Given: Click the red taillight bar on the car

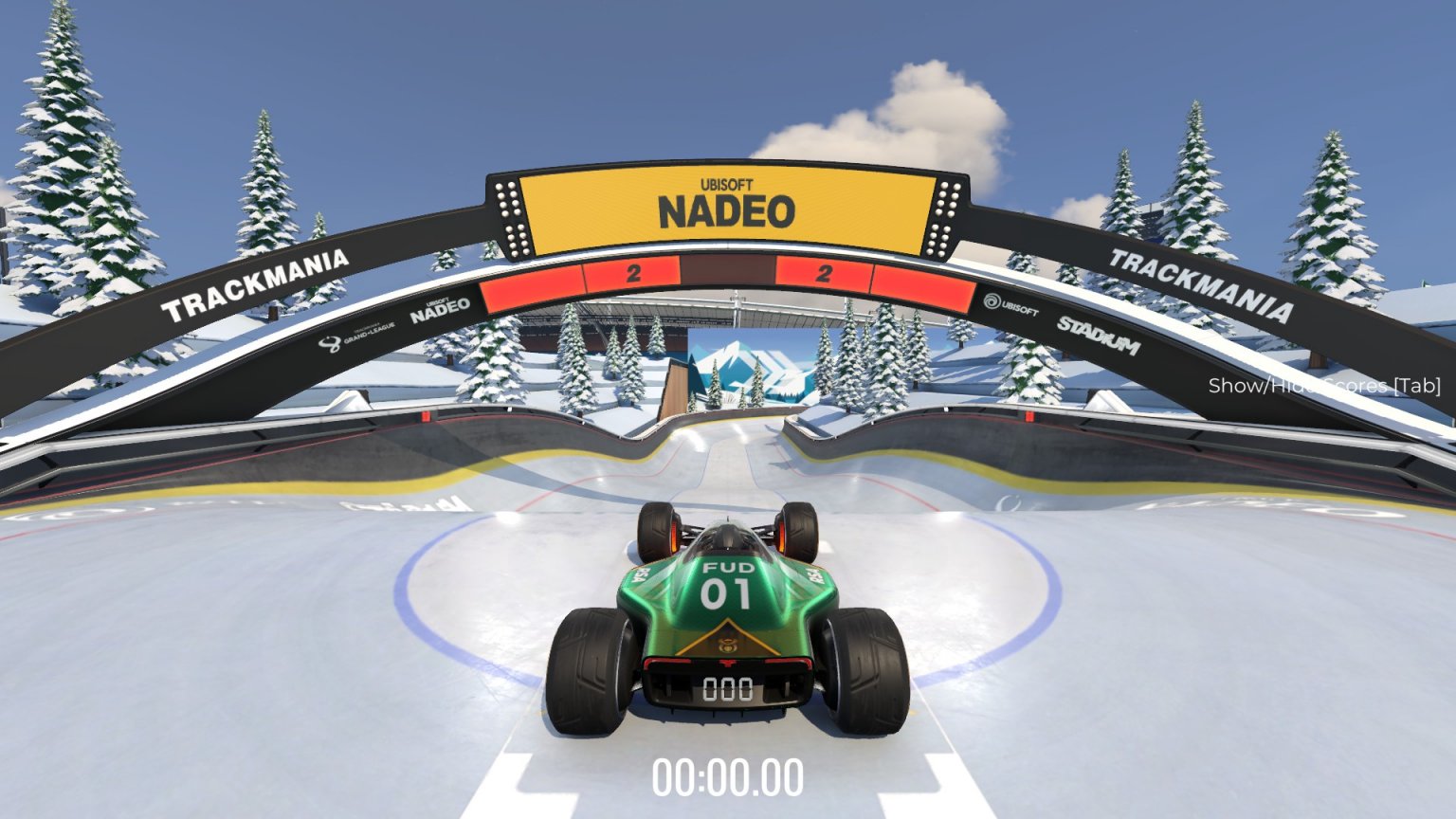Looking at the screenshot, I should click(x=726, y=662).
